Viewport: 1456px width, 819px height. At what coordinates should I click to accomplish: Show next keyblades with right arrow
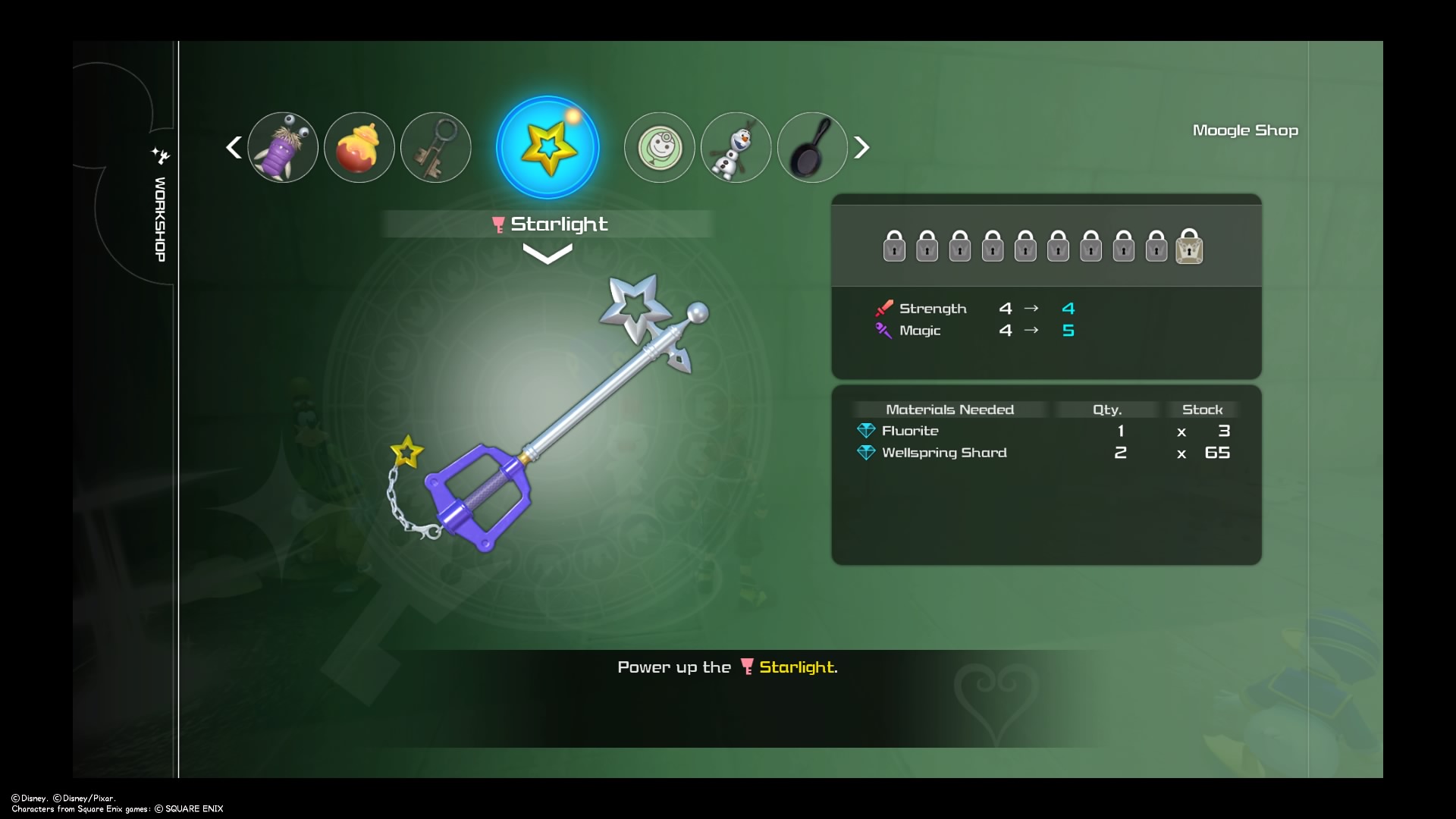[861, 147]
